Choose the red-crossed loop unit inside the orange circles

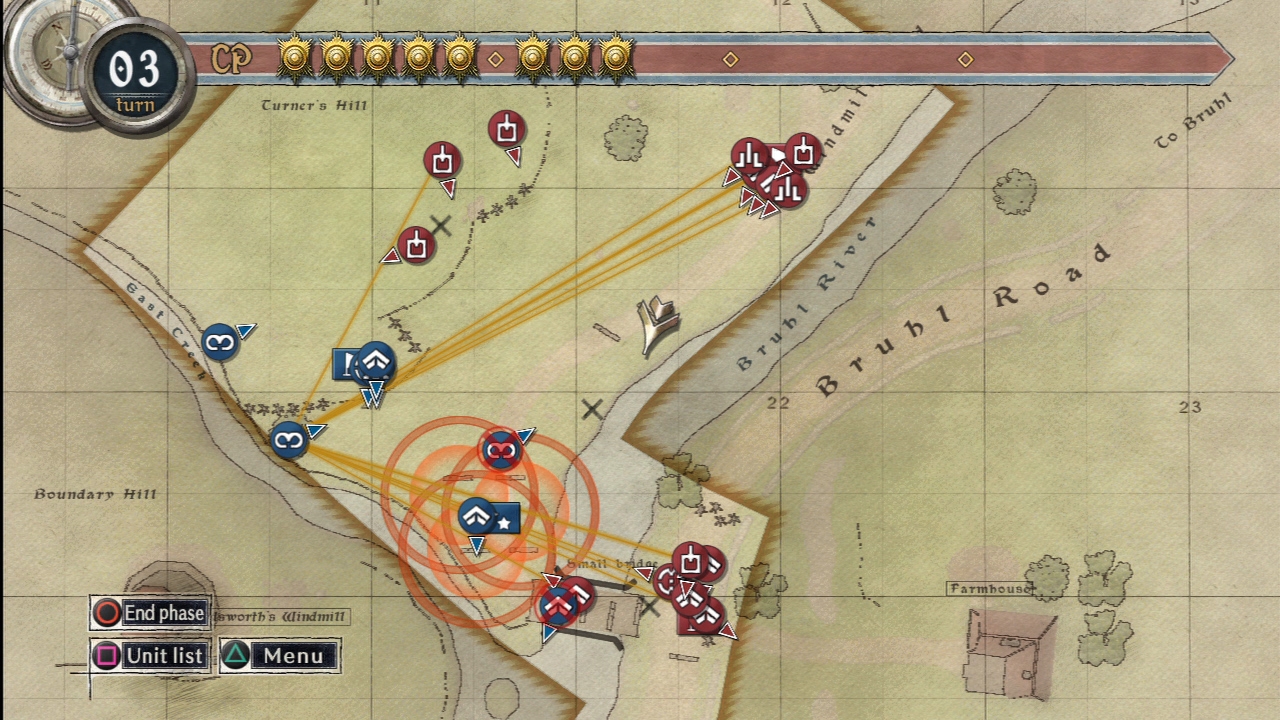[500, 451]
